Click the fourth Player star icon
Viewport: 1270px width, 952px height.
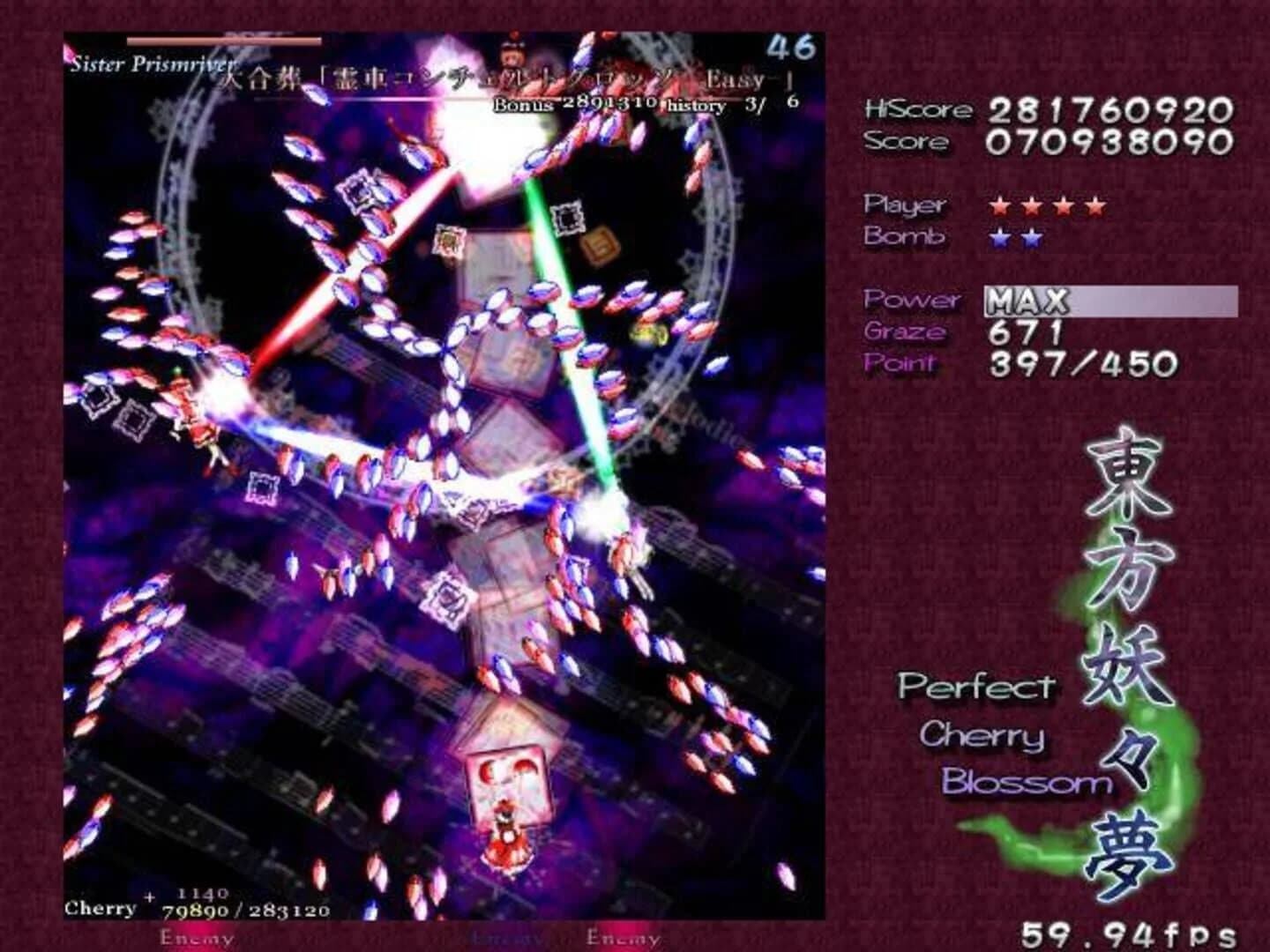(1096, 206)
